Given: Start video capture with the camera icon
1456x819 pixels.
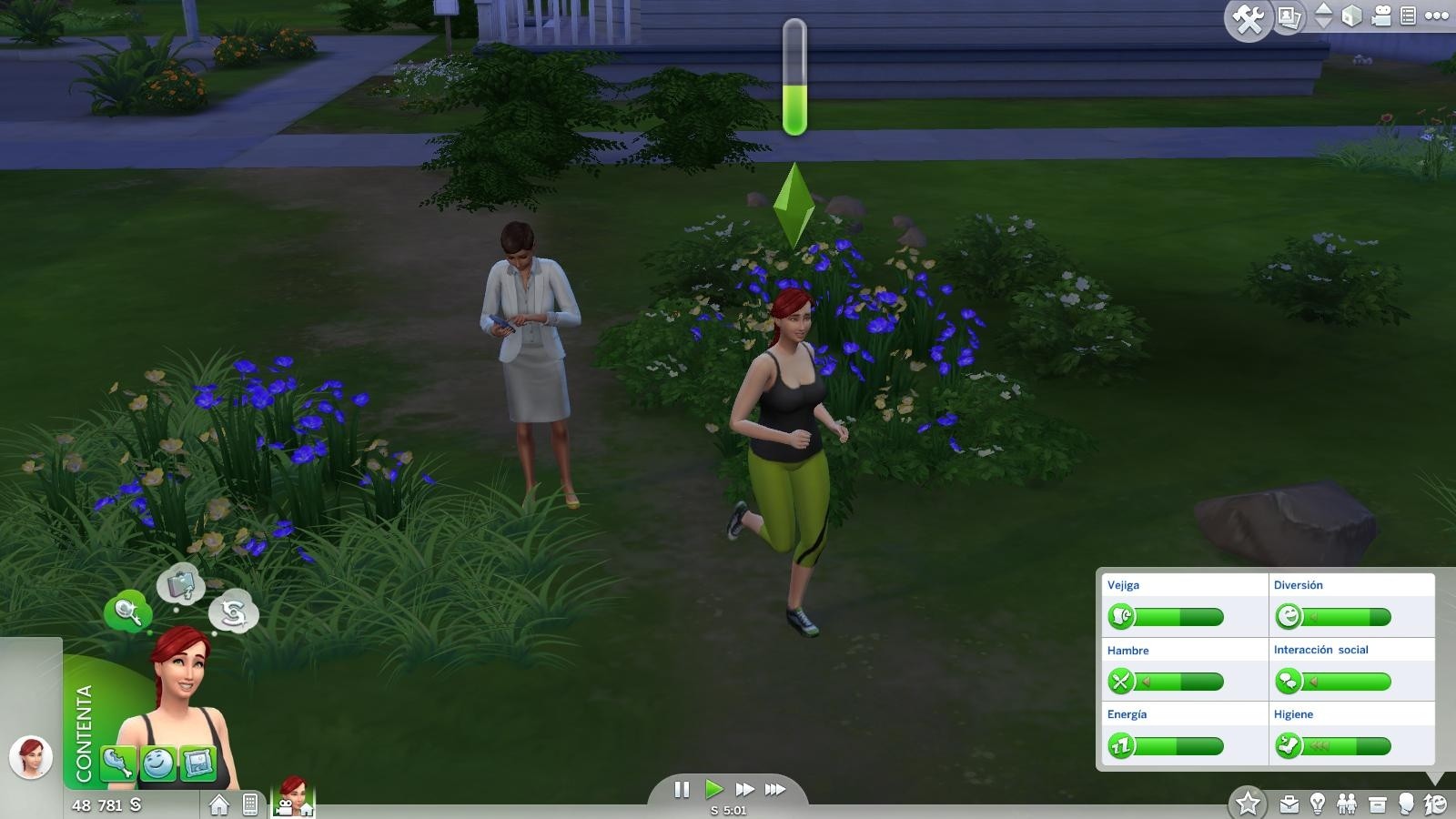Looking at the screenshot, I should (x=1381, y=16).
